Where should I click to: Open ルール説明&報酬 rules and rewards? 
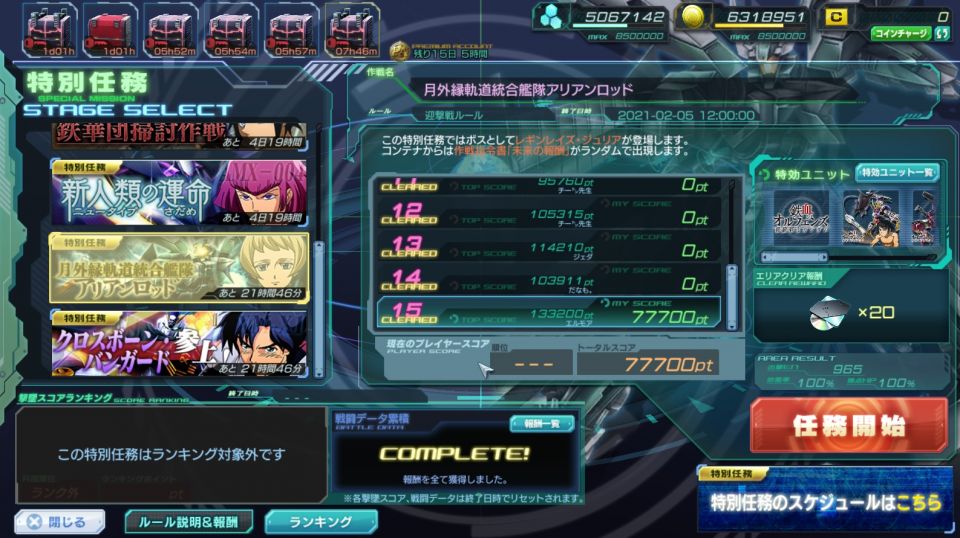coord(189,521)
